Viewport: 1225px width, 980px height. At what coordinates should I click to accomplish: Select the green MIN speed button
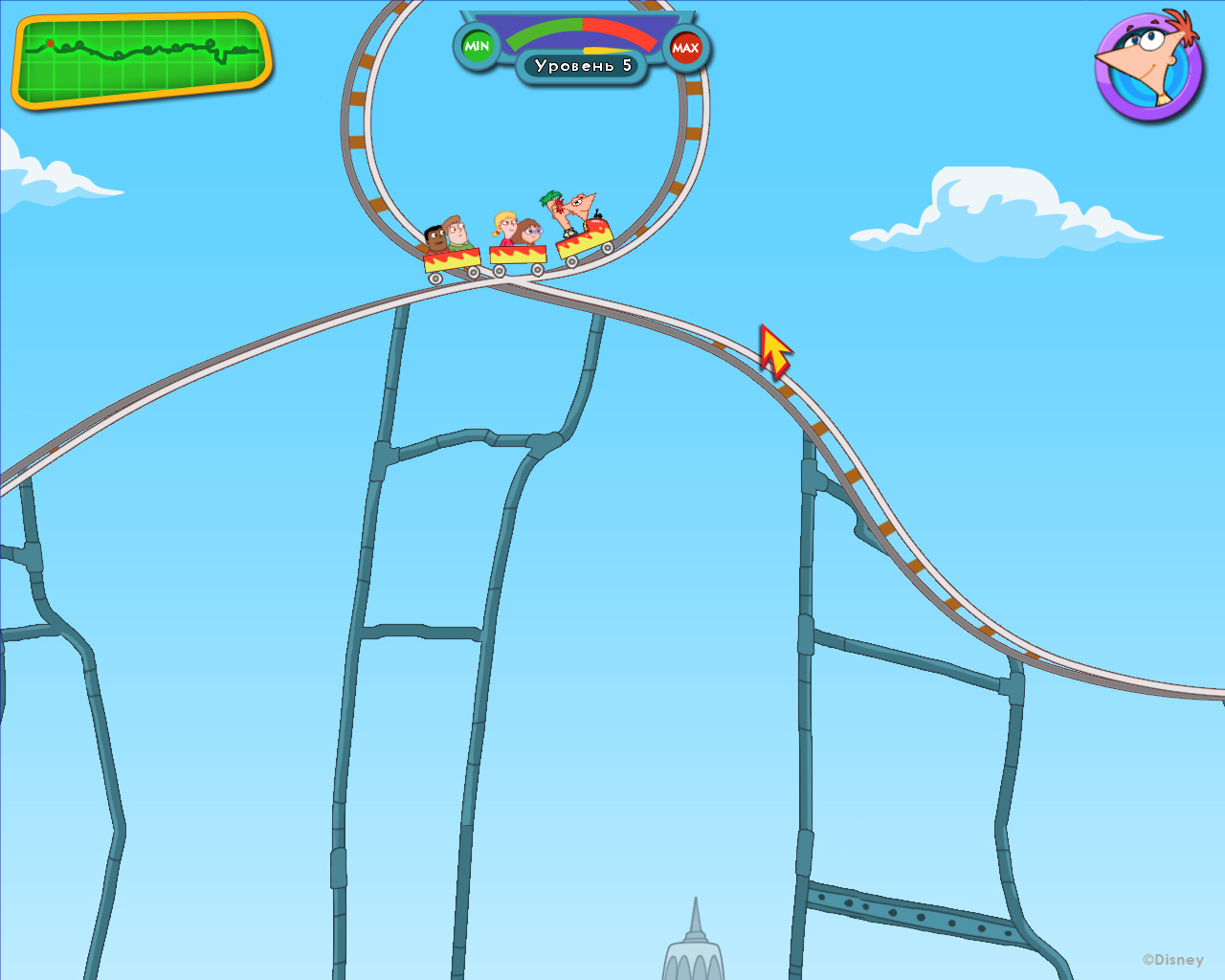[x=477, y=44]
